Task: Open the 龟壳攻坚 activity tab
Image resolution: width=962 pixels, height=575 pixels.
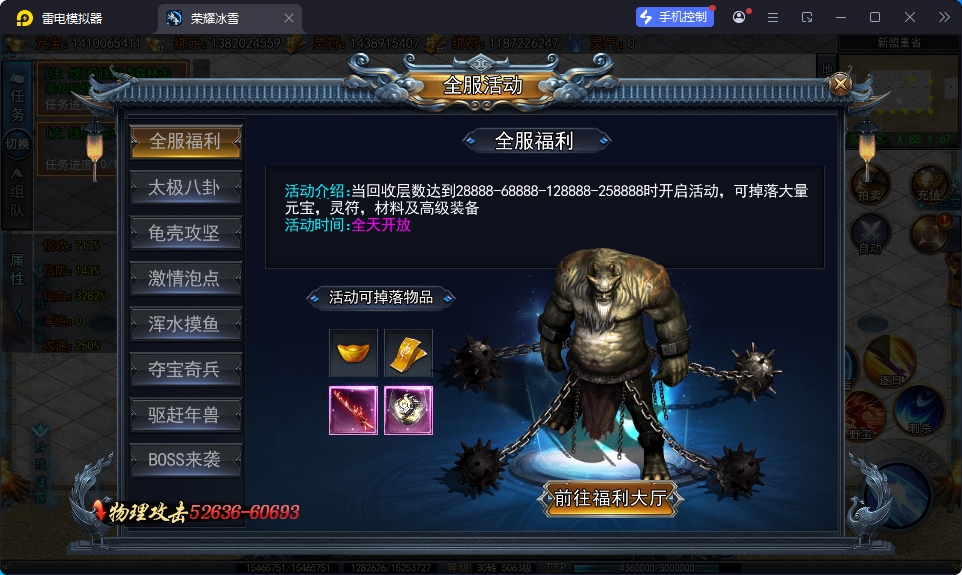Action: pos(185,233)
